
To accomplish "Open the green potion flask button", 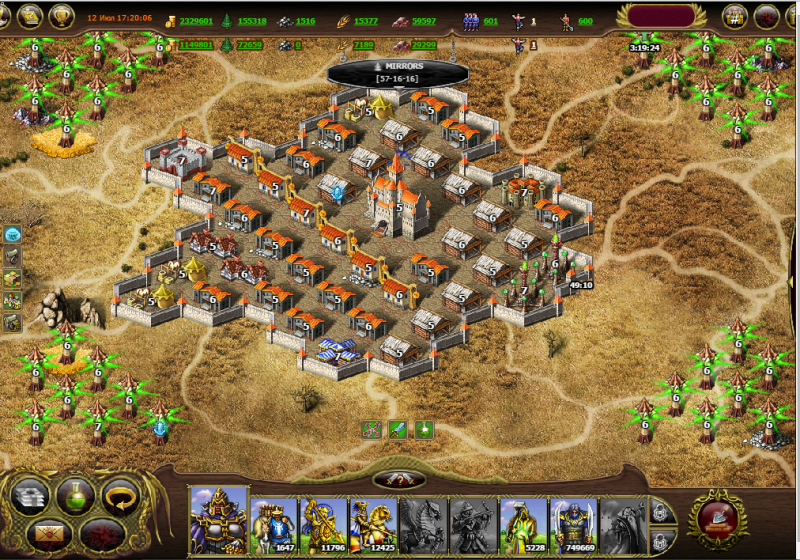I will coord(76,495).
